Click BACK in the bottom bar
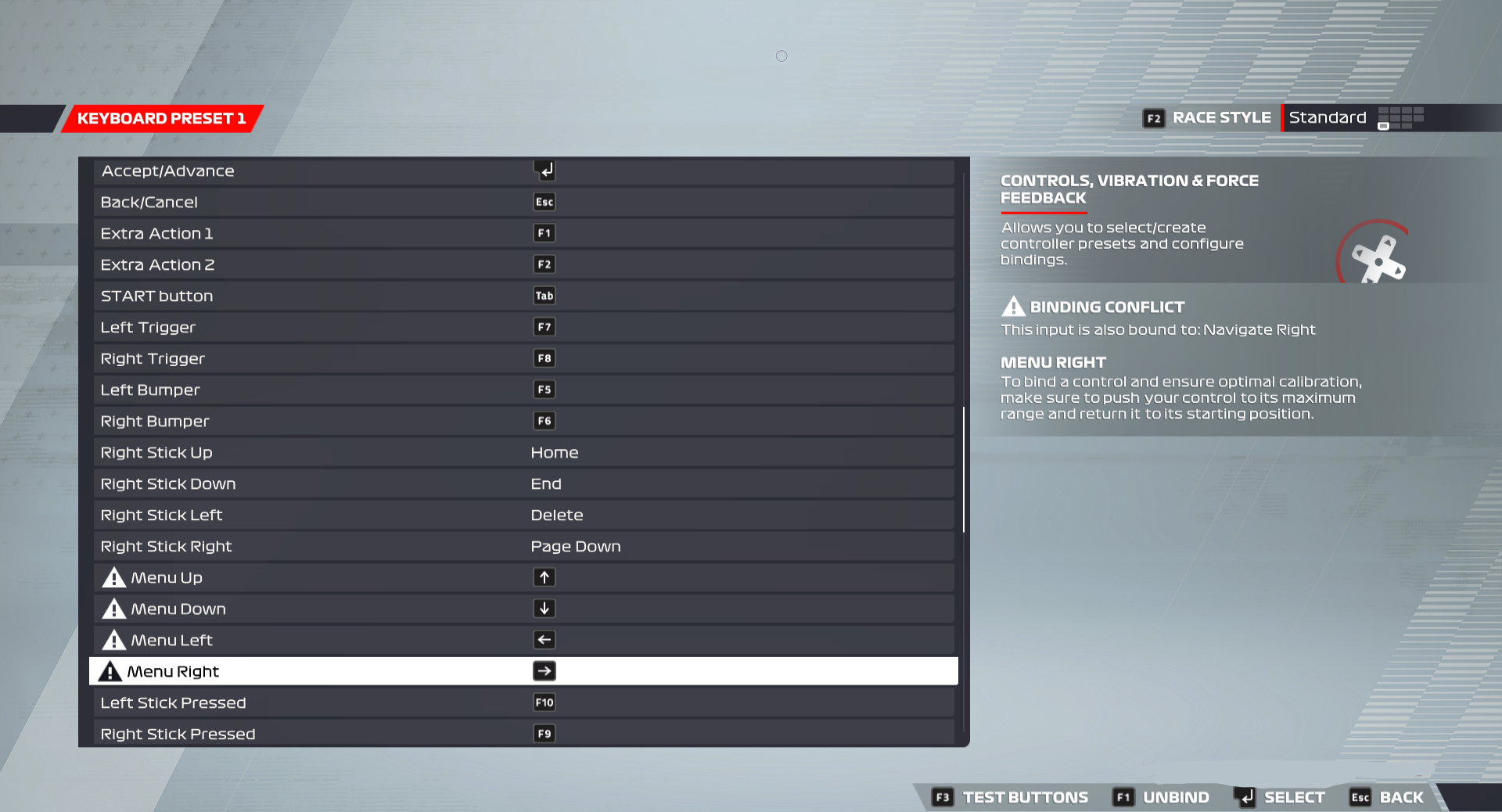Image resolution: width=1502 pixels, height=812 pixels. pyautogui.click(x=1403, y=797)
